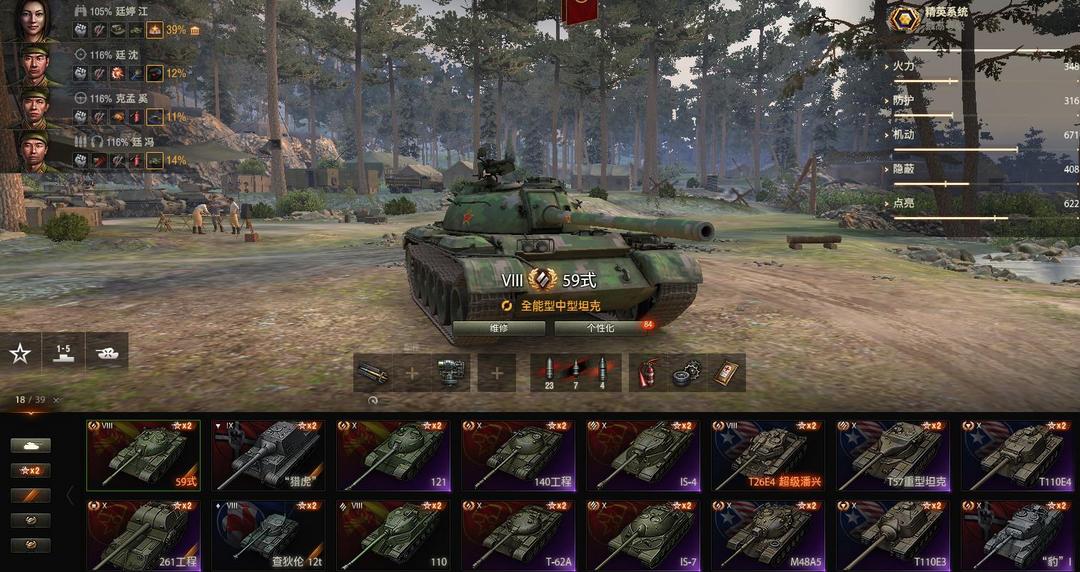Toggle the star favorites filter
Image resolution: width=1080 pixels, height=572 pixels.
pos(20,352)
